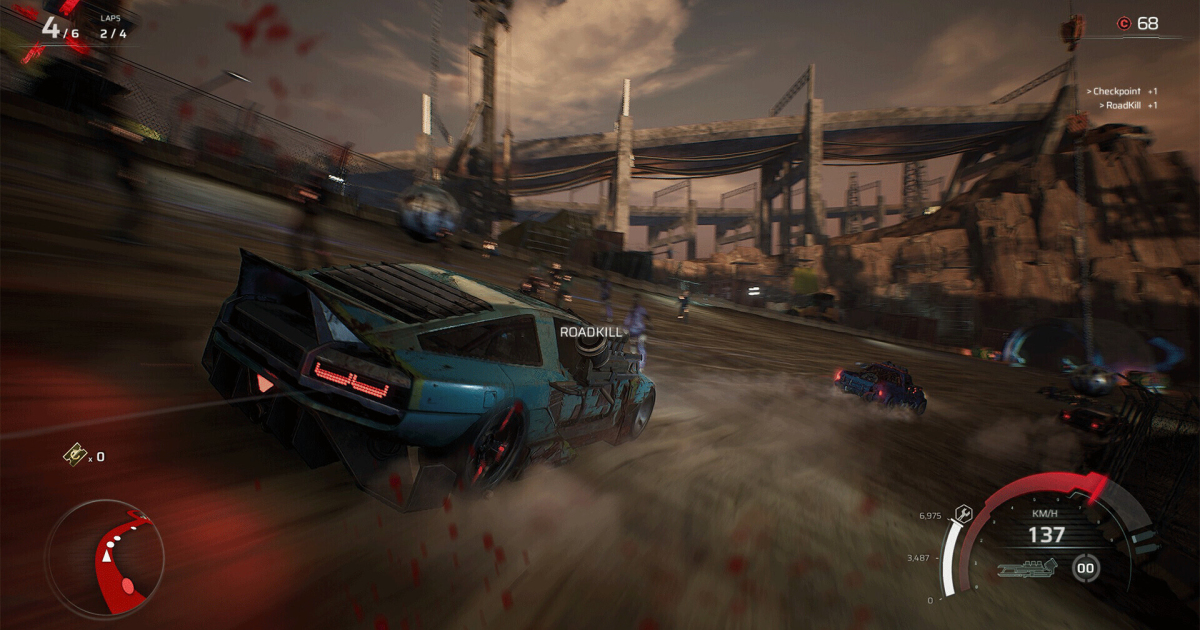Click the pickup item icon beside x0

[x=73, y=455]
